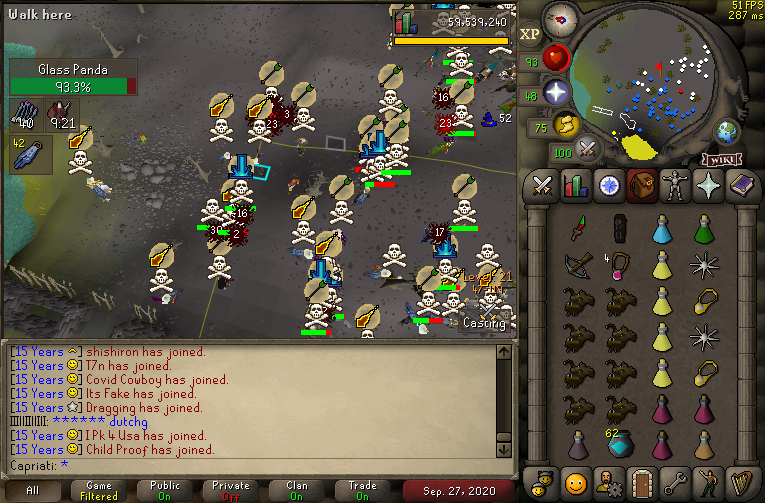Open the Prayer tab
Screen dimensions: 765x503
706,186
